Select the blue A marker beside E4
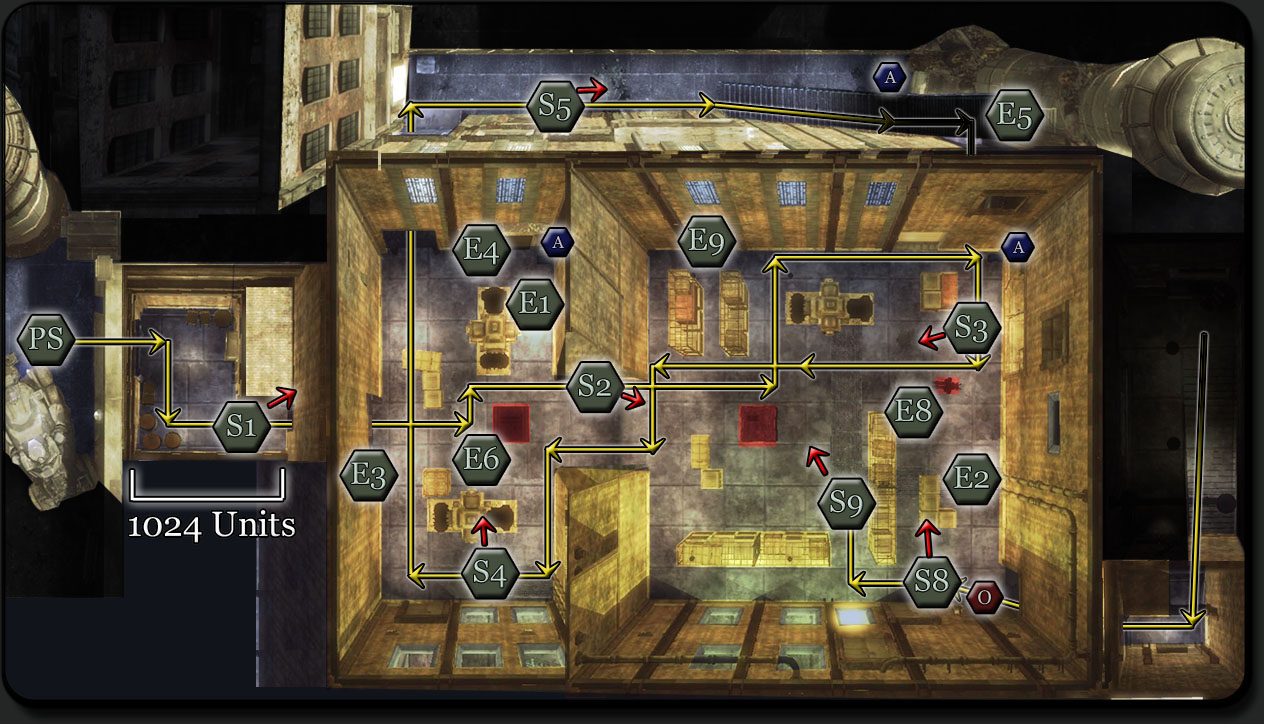The image size is (1264, 724). click(x=558, y=241)
